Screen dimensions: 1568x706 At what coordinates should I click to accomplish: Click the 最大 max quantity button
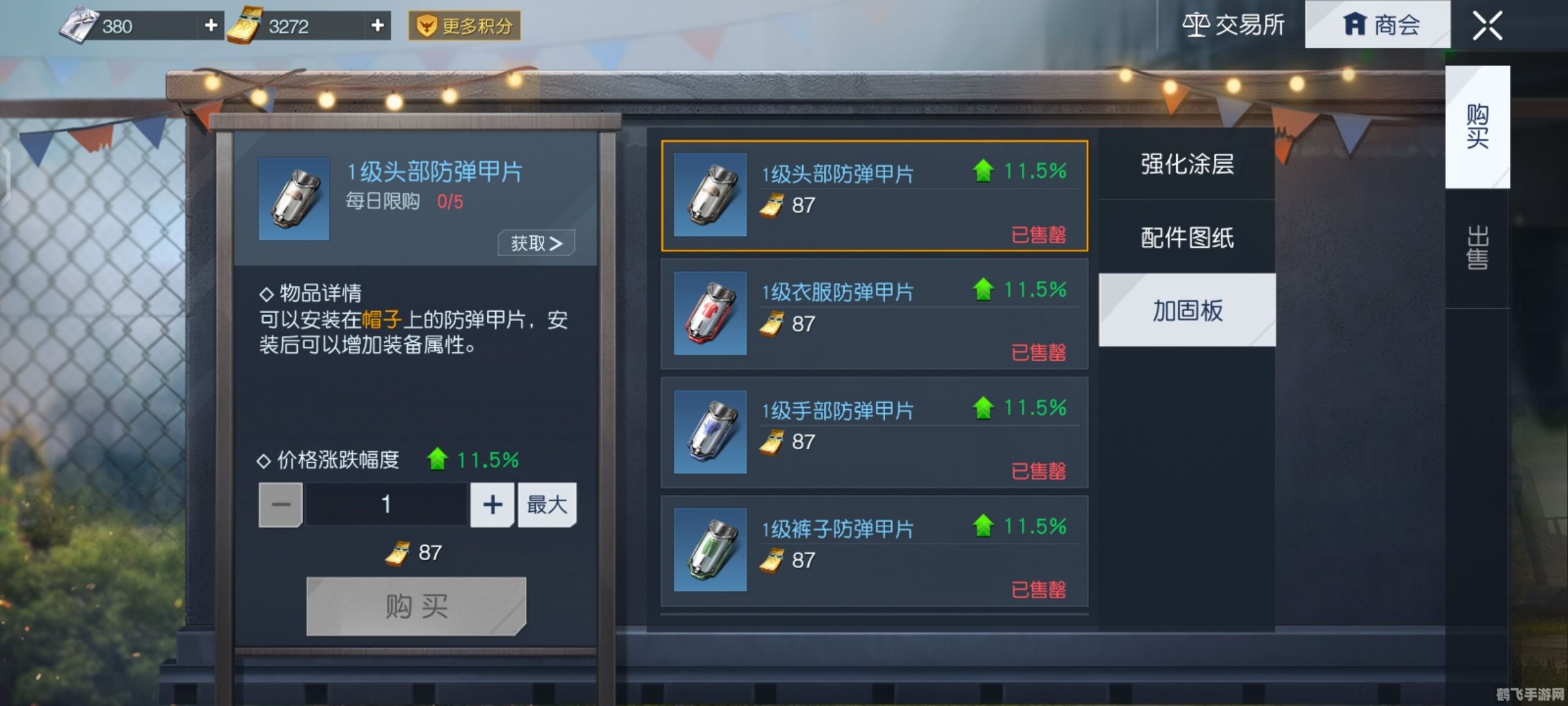pos(547,504)
